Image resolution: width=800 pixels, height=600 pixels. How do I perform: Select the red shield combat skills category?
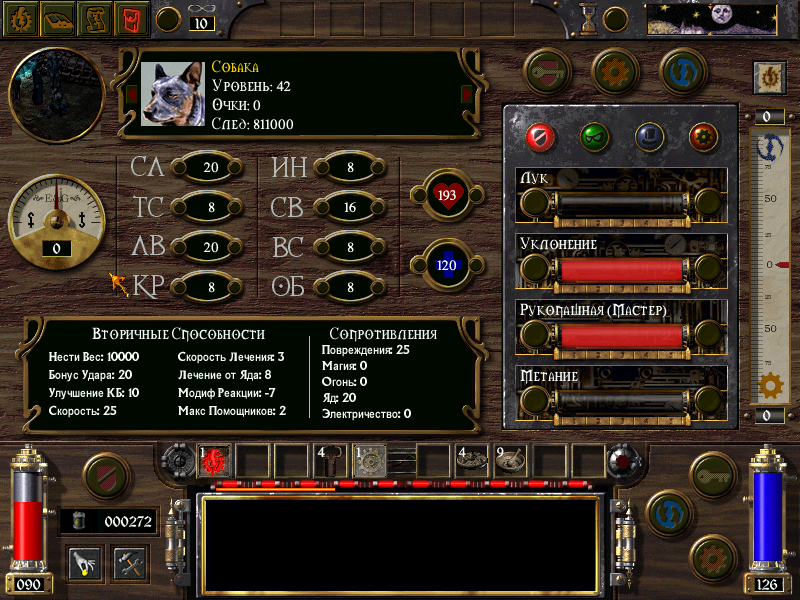[540, 136]
